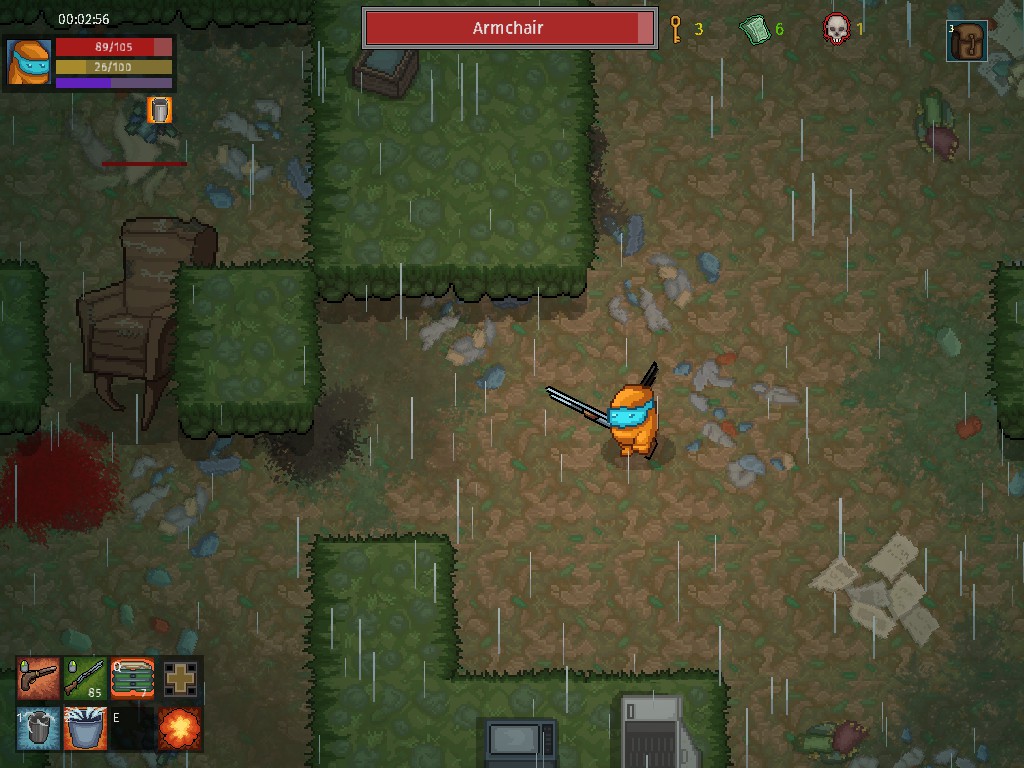Image resolution: width=1024 pixels, height=768 pixels.
Task: Trigger the explosion ability icon
Action: [x=180, y=728]
